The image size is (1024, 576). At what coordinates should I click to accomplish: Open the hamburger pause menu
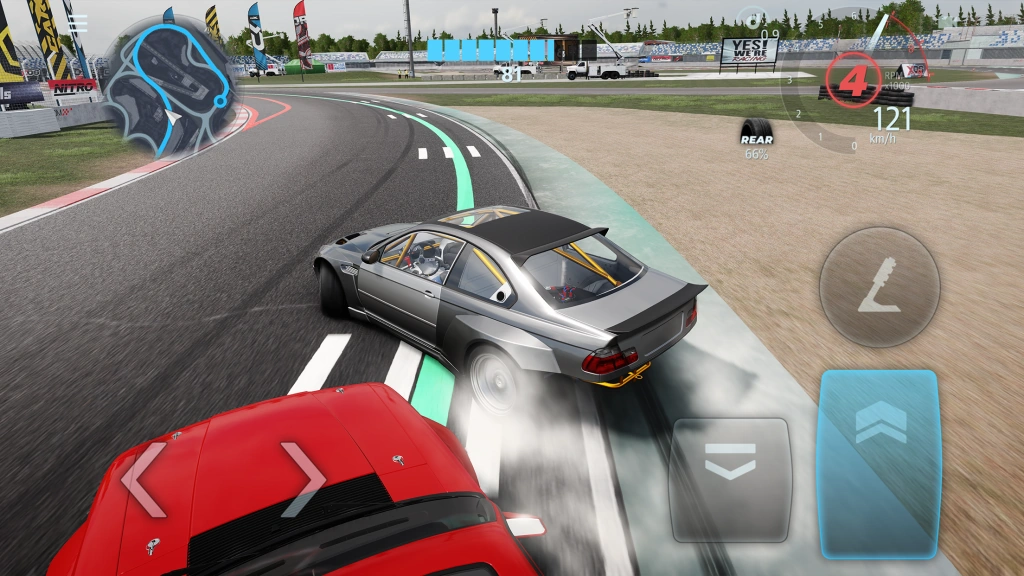pyautogui.click(x=78, y=22)
